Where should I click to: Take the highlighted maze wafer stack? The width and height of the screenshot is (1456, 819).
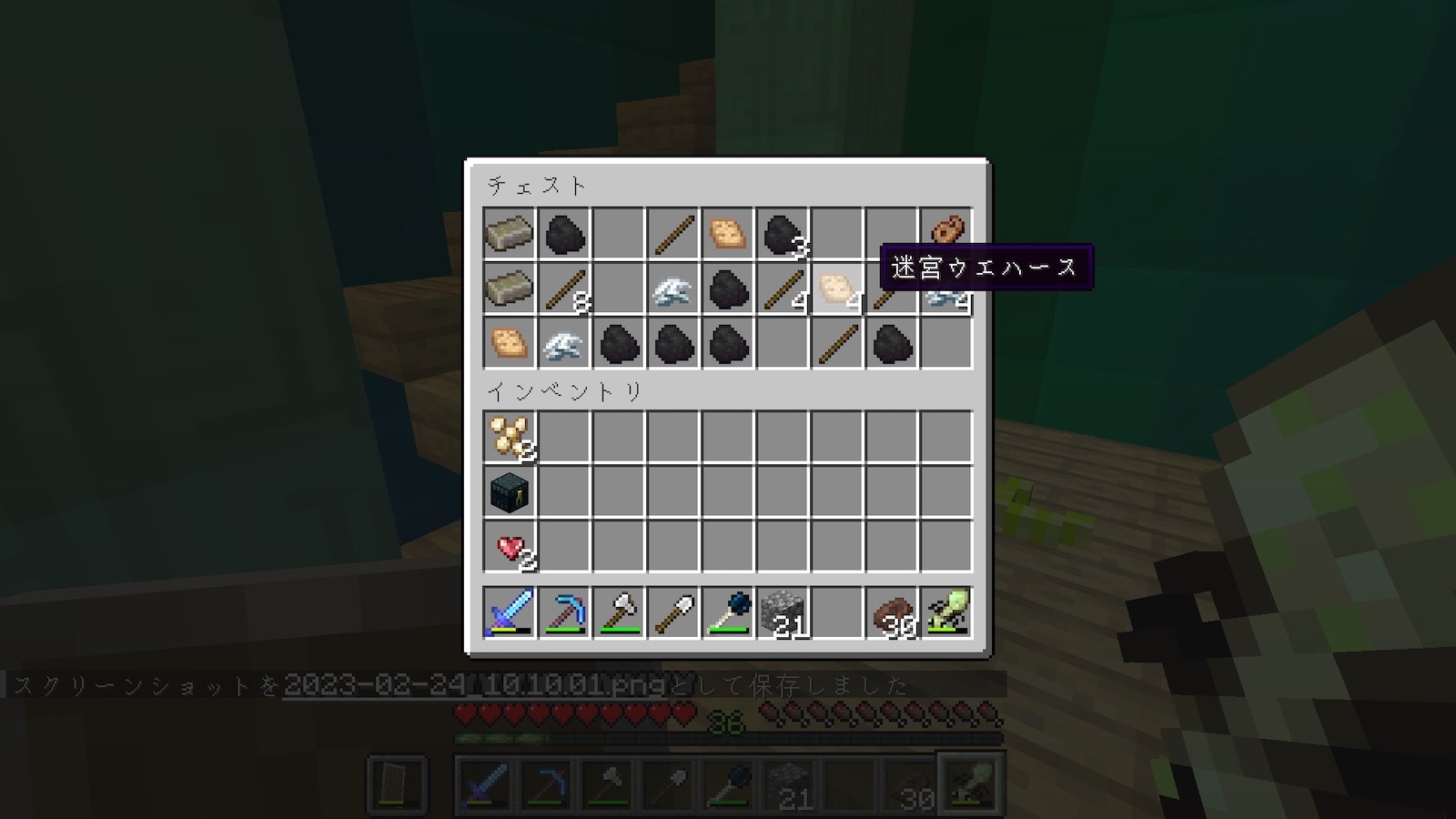pos(837,289)
